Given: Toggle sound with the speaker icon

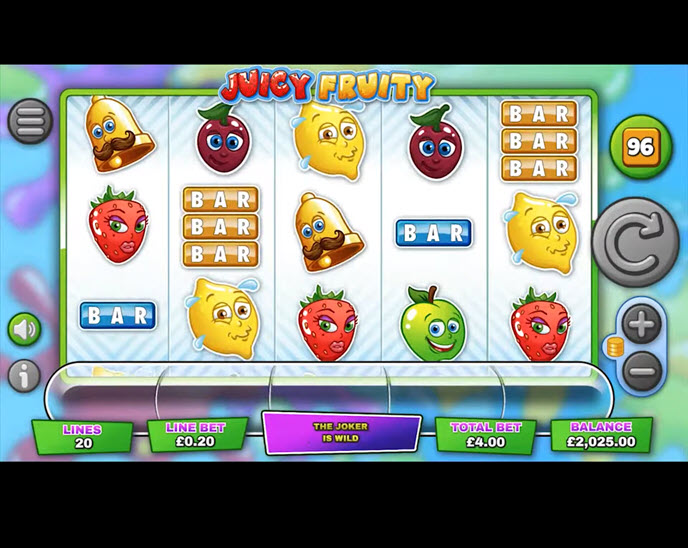Looking at the screenshot, I should 24,329.
